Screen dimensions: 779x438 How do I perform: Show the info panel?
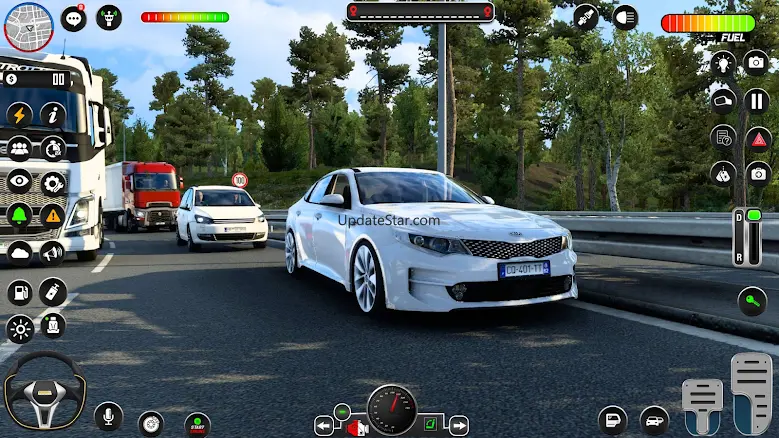53,115
